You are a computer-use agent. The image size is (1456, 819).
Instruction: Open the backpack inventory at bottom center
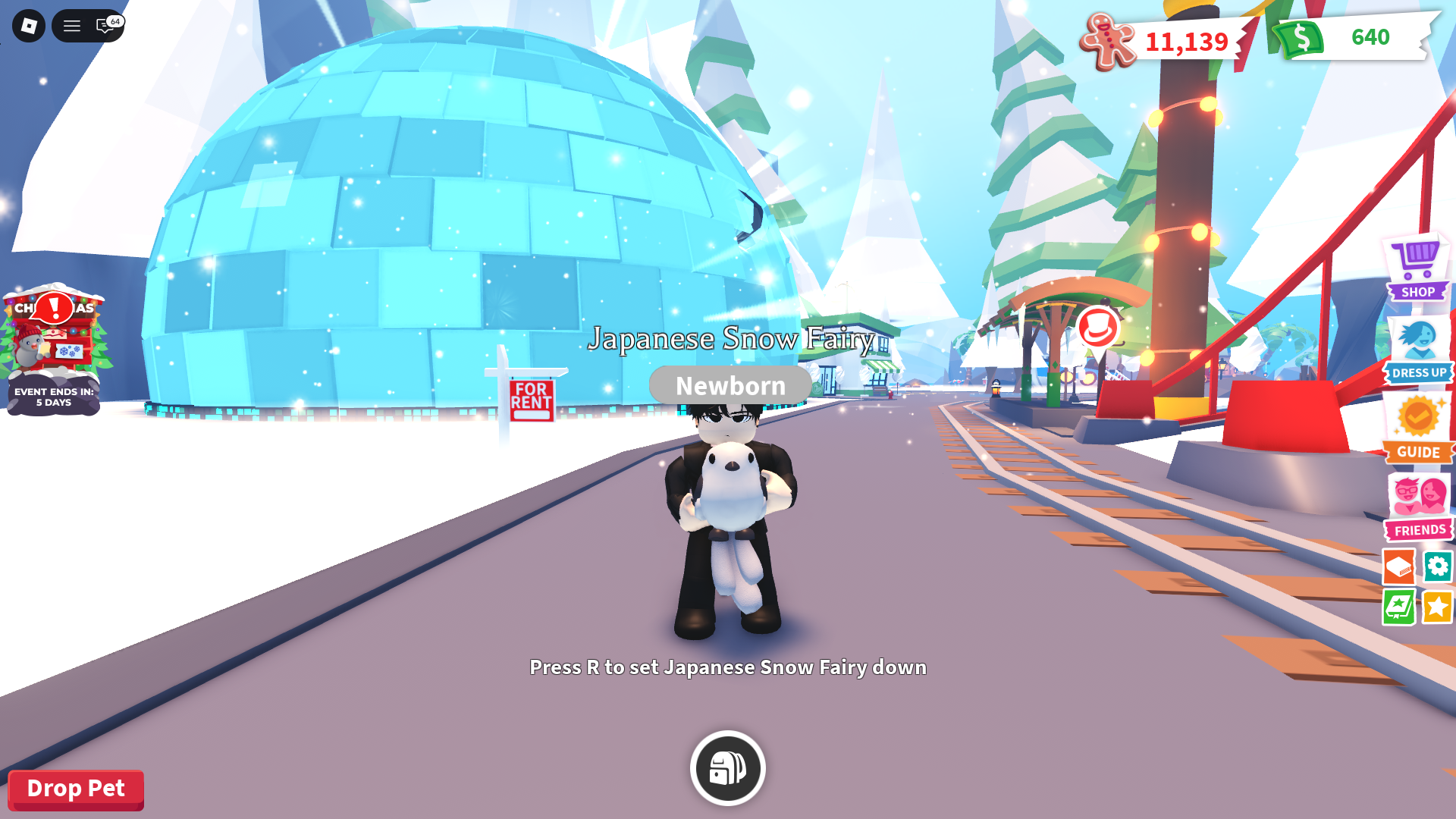[x=726, y=767]
